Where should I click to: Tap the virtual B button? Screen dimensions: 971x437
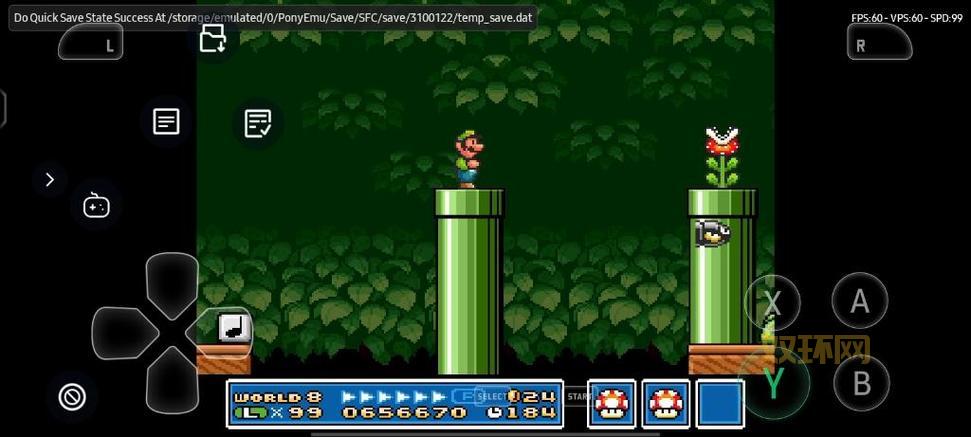(x=860, y=384)
